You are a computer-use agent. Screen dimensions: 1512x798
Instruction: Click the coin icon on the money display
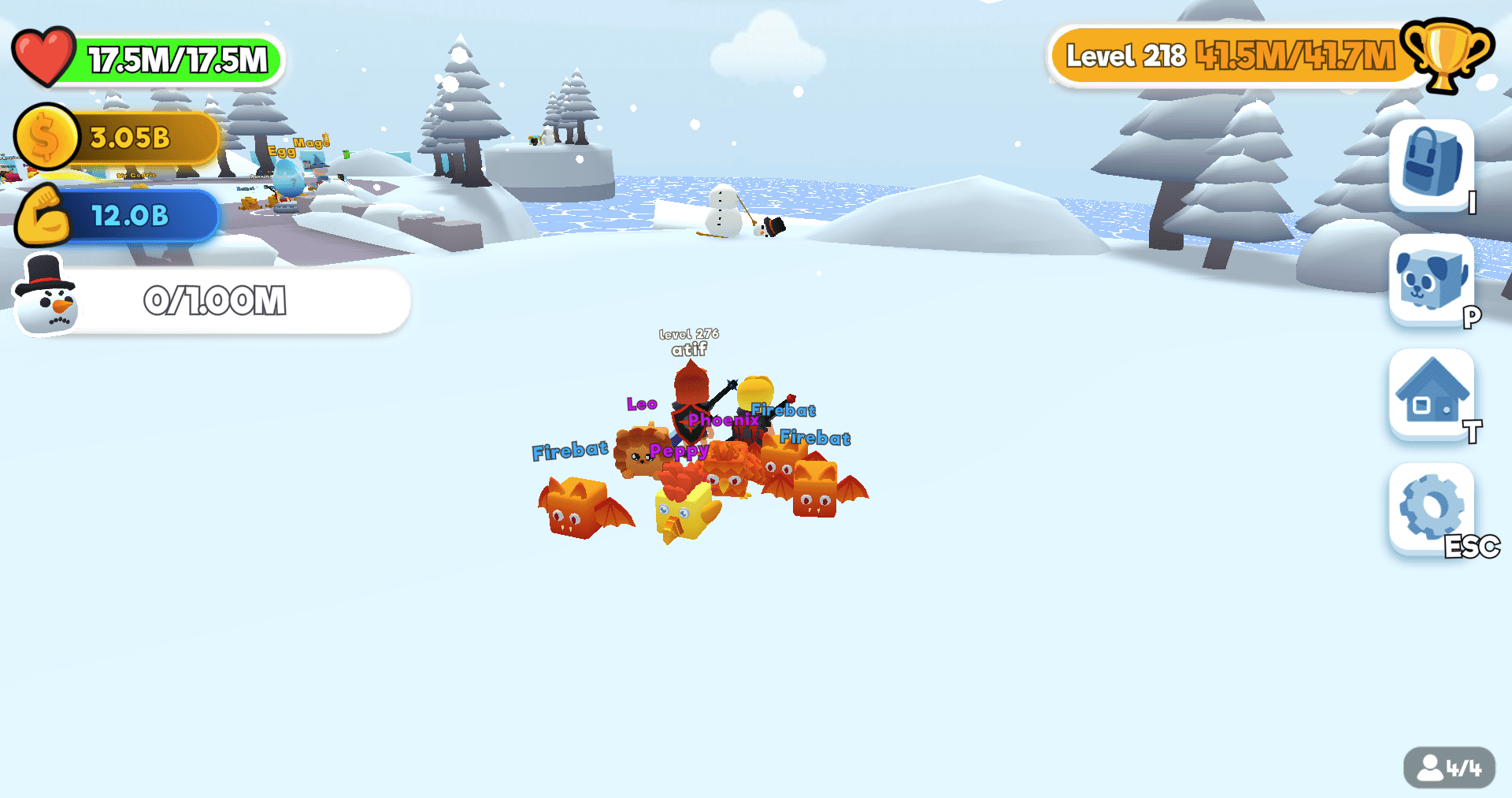coord(45,137)
